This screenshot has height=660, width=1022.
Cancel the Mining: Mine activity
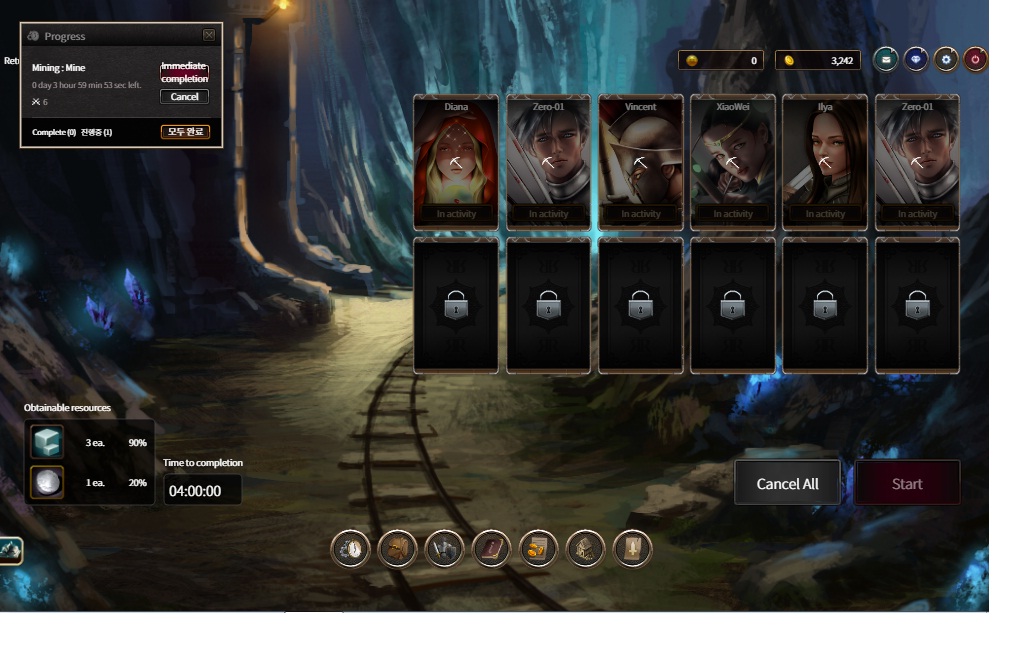[x=185, y=97]
